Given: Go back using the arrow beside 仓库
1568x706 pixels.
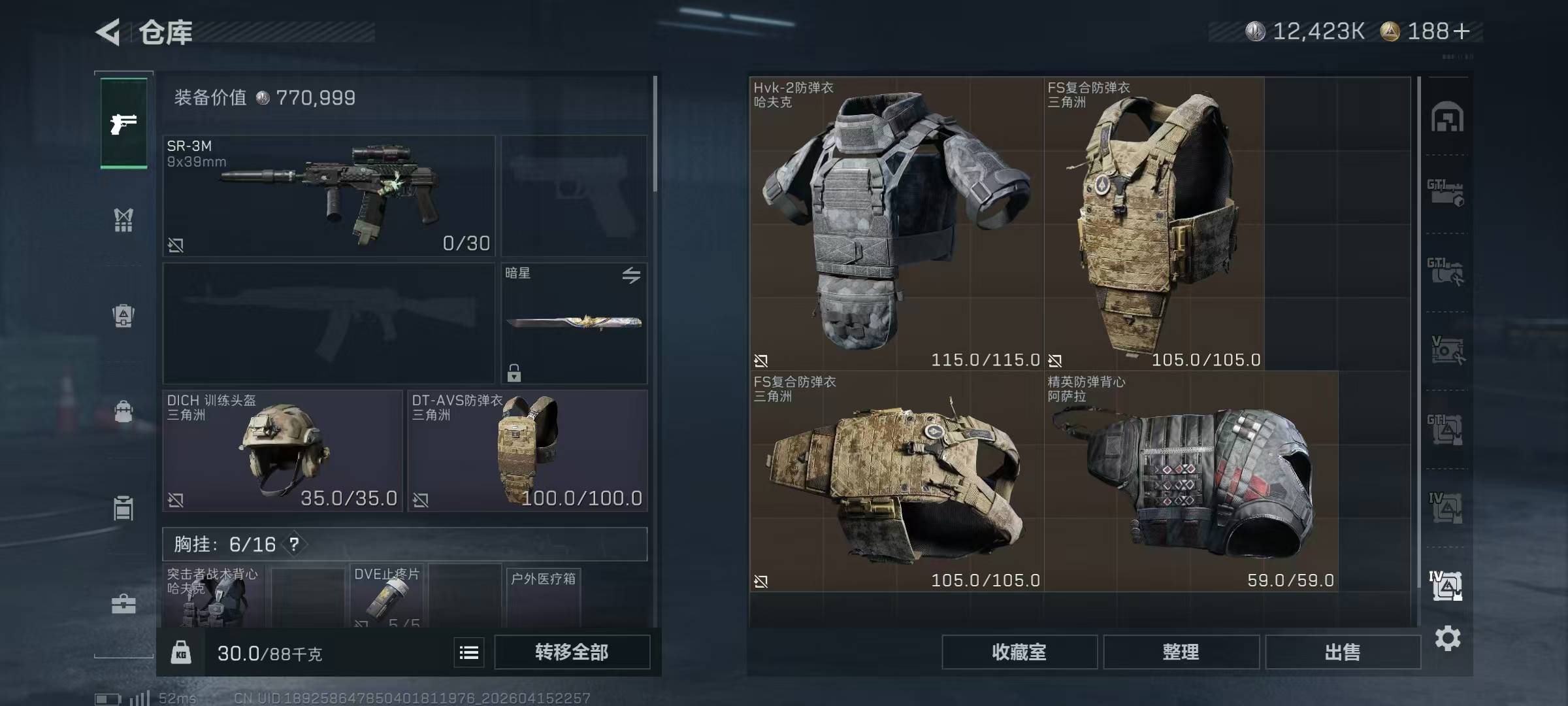Looking at the screenshot, I should click(108, 31).
